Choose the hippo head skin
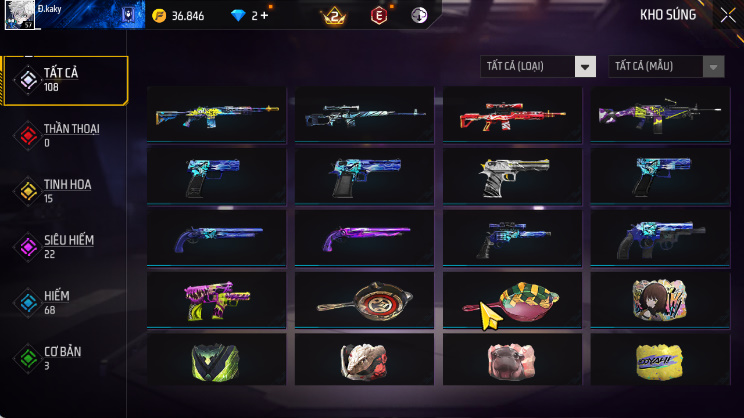Viewport: 744px width, 418px height. (x=512, y=360)
